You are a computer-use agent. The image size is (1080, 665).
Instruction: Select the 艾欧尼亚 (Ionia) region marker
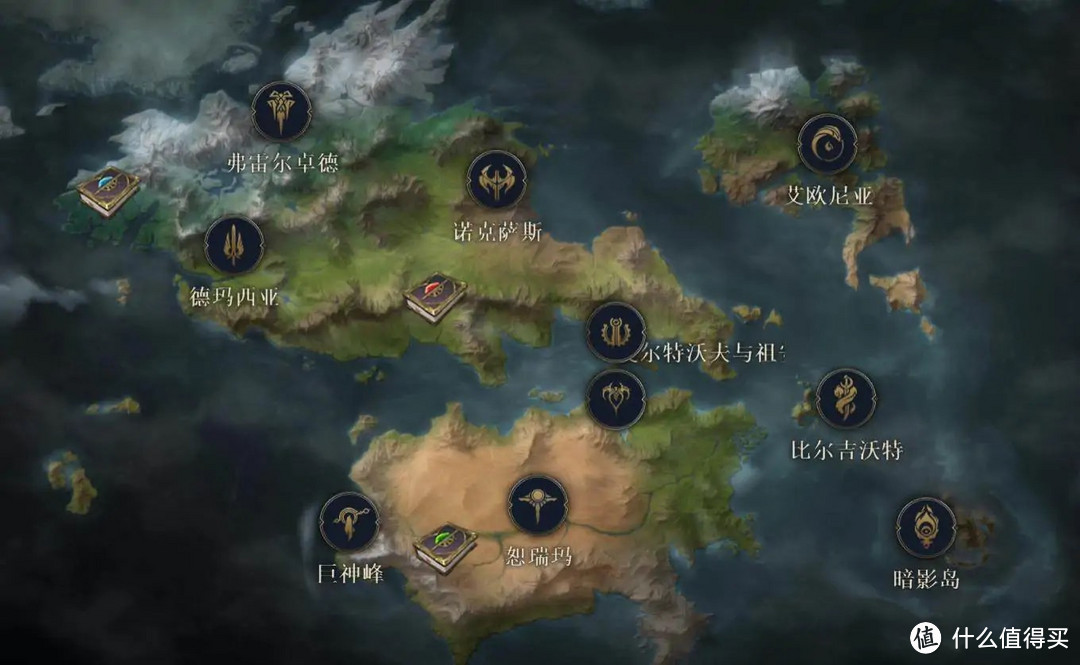(x=827, y=144)
